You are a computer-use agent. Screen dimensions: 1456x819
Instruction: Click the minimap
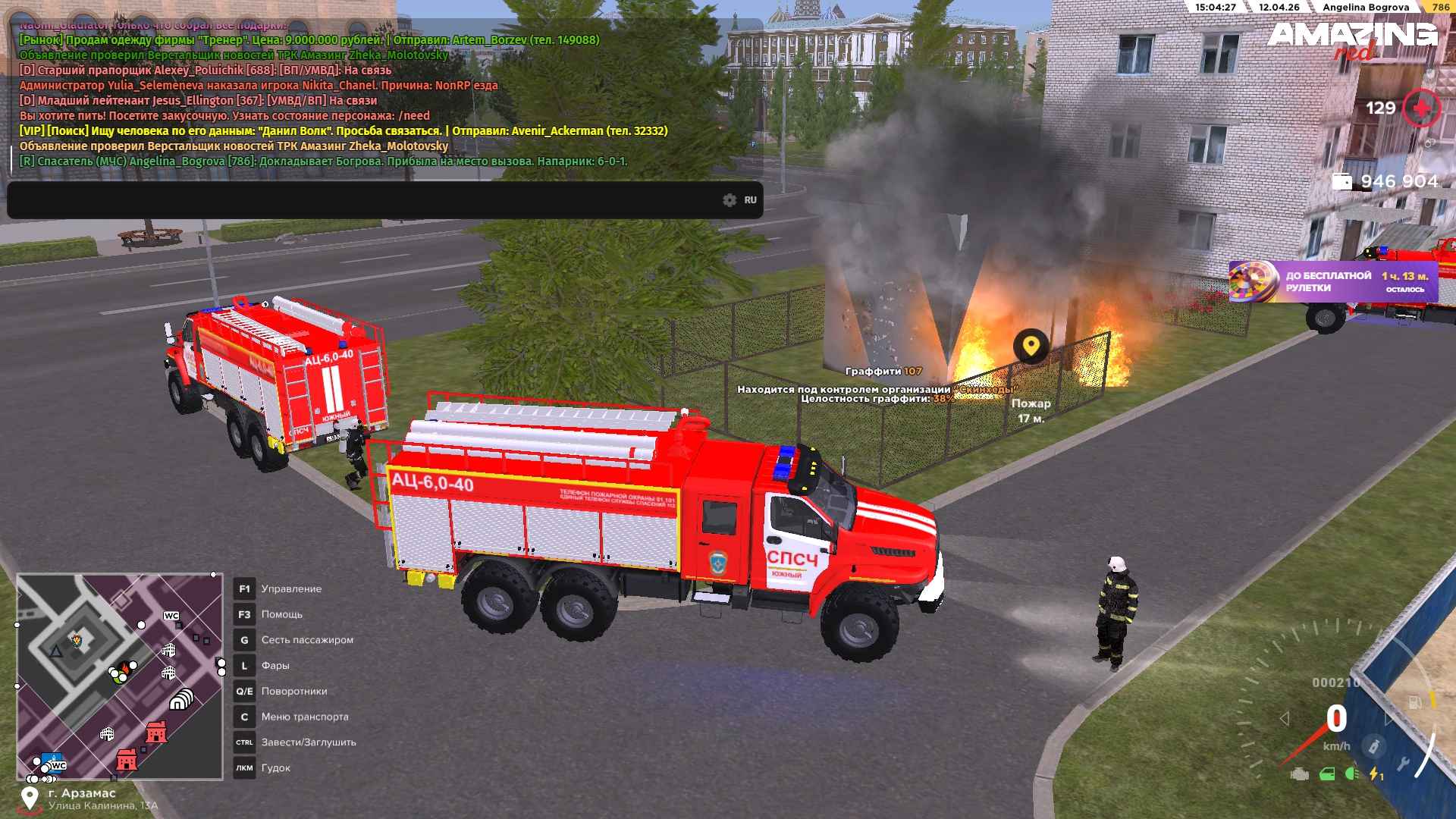click(x=120, y=676)
